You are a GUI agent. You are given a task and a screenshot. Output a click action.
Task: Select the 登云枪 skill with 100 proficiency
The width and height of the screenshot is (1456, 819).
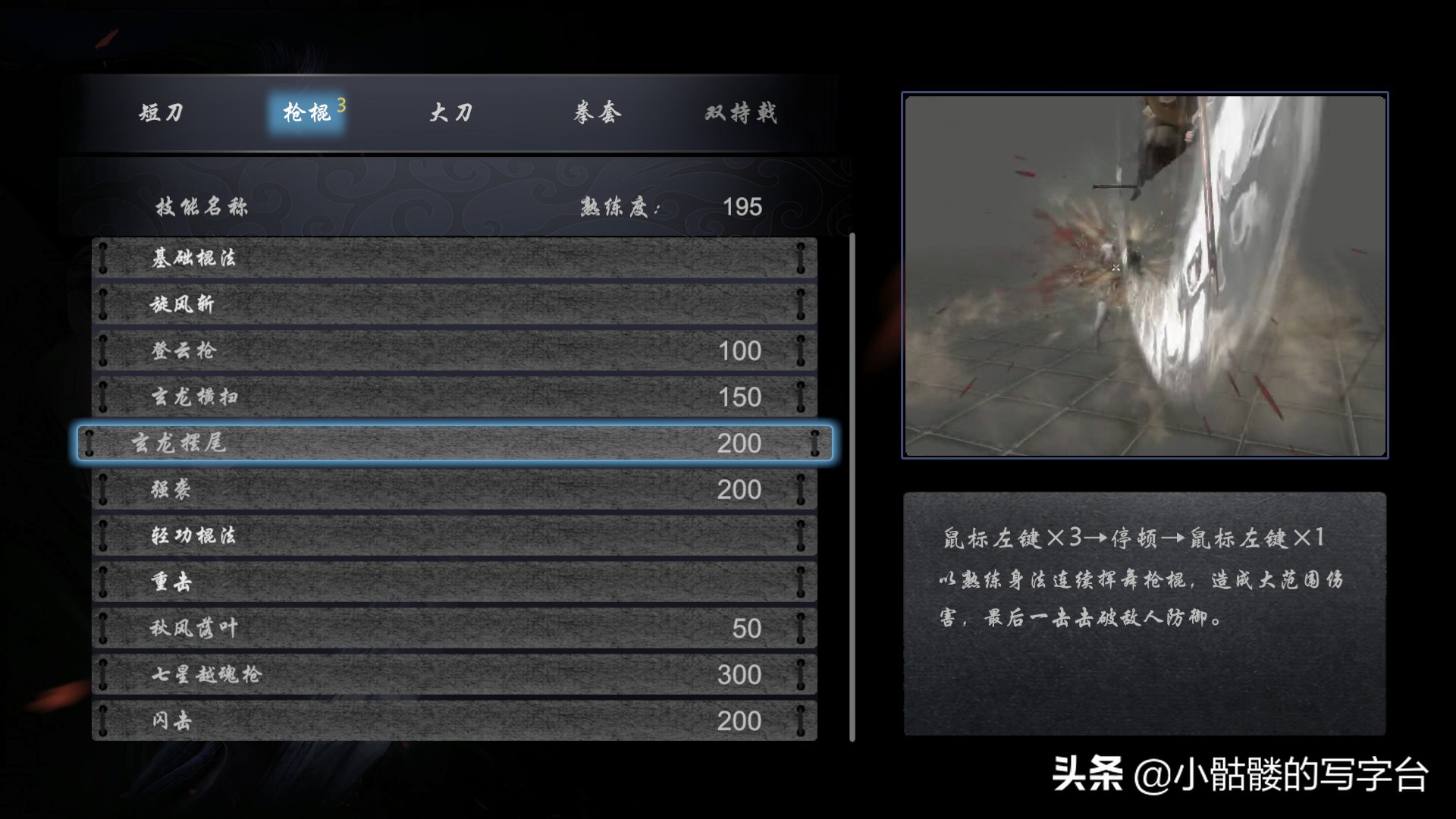[x=455, y=350]
